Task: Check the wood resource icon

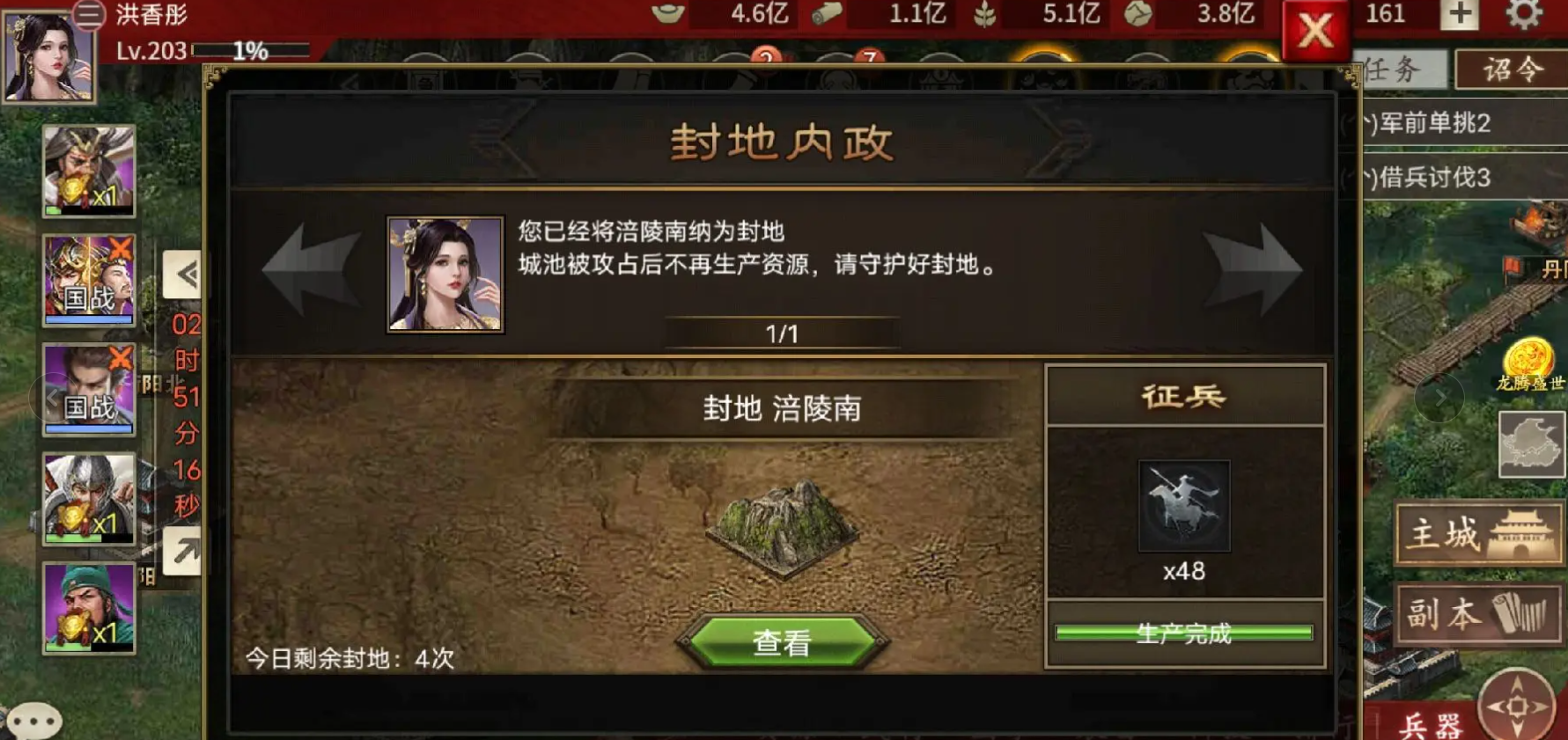Action: 826,15
